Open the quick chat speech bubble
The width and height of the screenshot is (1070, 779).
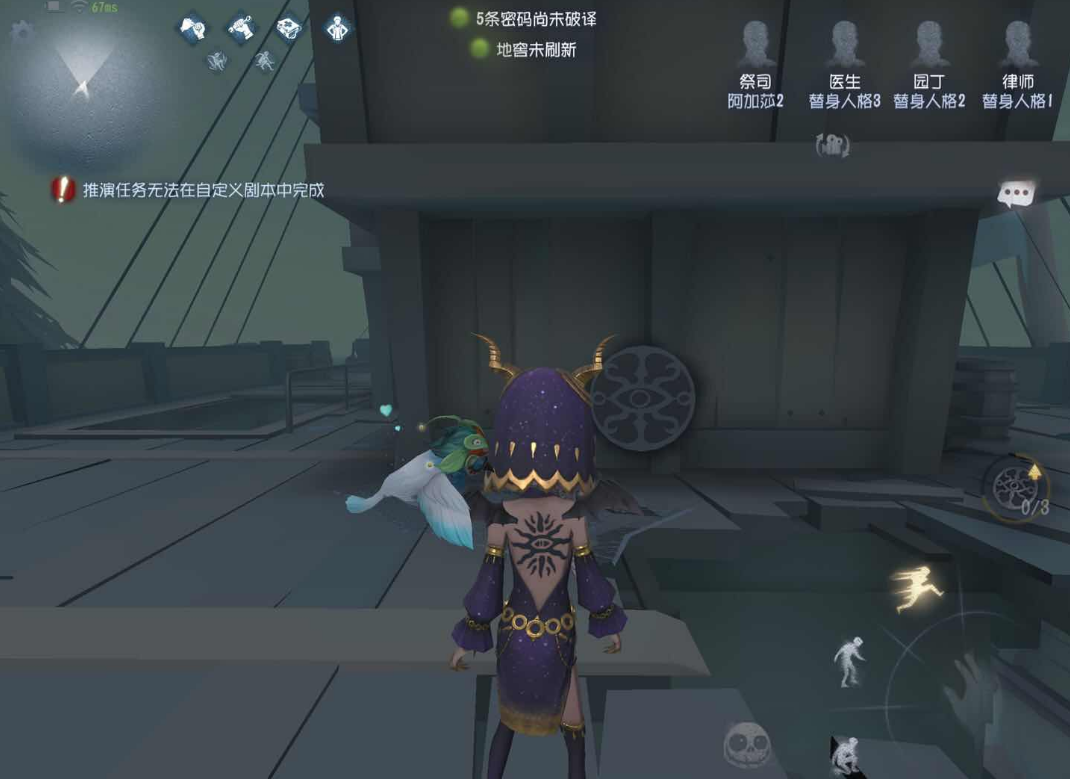[x=1016, y=194]
